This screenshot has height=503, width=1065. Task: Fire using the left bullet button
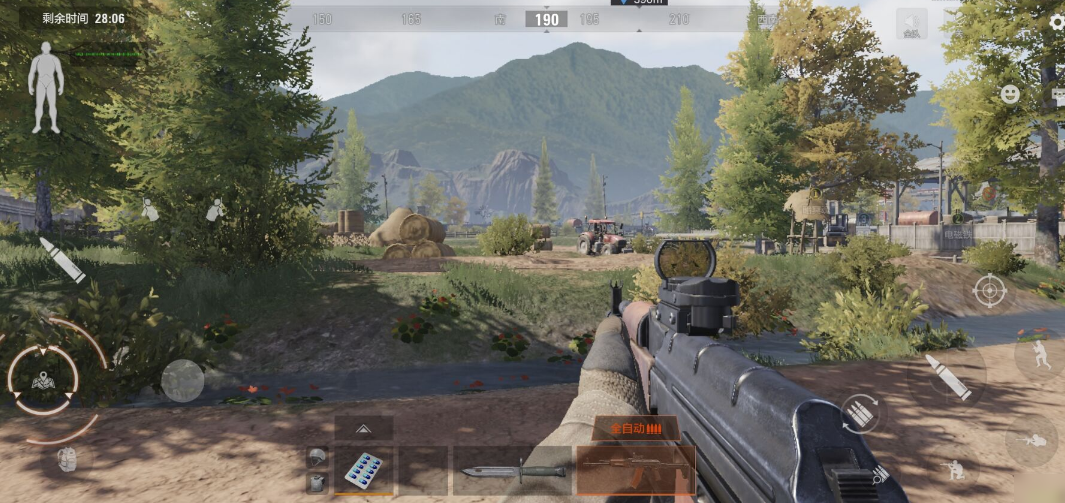(62, 259)
